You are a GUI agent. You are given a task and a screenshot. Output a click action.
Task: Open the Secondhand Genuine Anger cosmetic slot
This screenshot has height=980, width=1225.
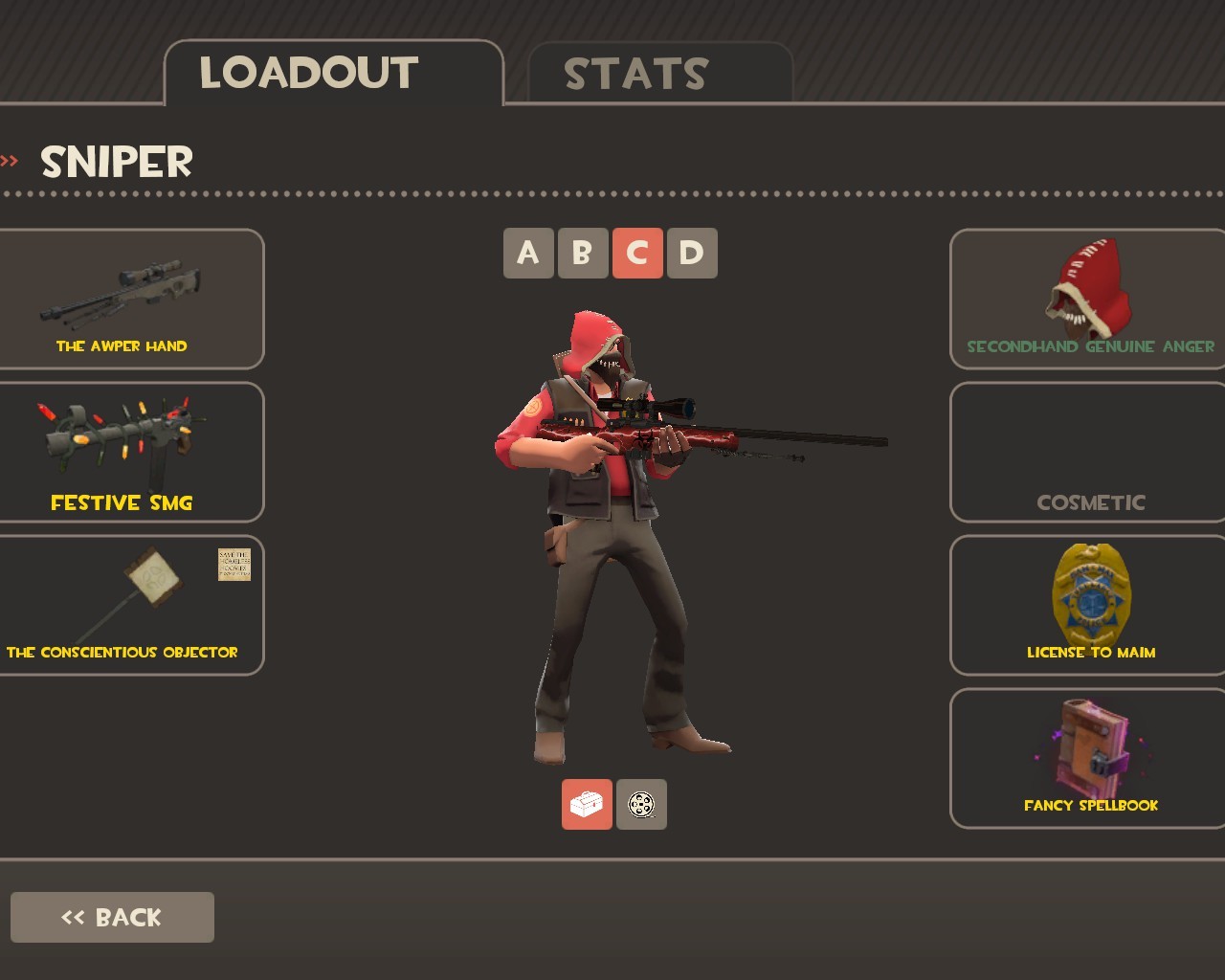coord(1089,299)
